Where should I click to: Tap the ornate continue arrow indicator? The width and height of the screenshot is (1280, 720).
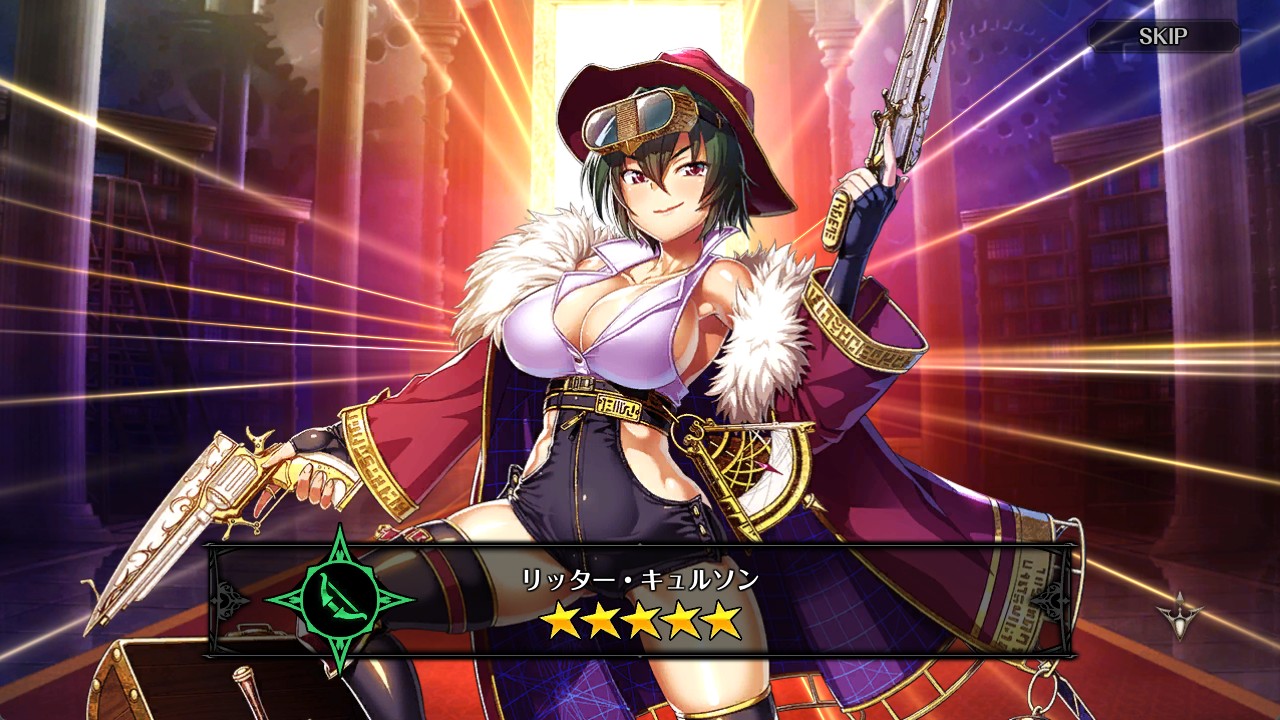click(1180, 615)
